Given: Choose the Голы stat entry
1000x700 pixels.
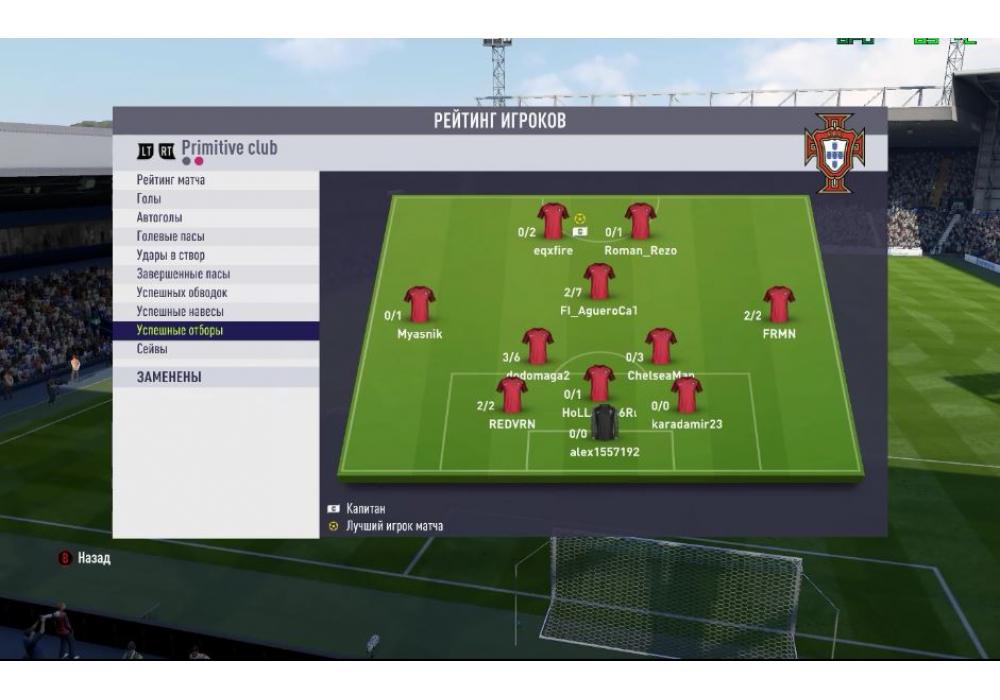Looking at the screenshot, I should click(149, 199).
